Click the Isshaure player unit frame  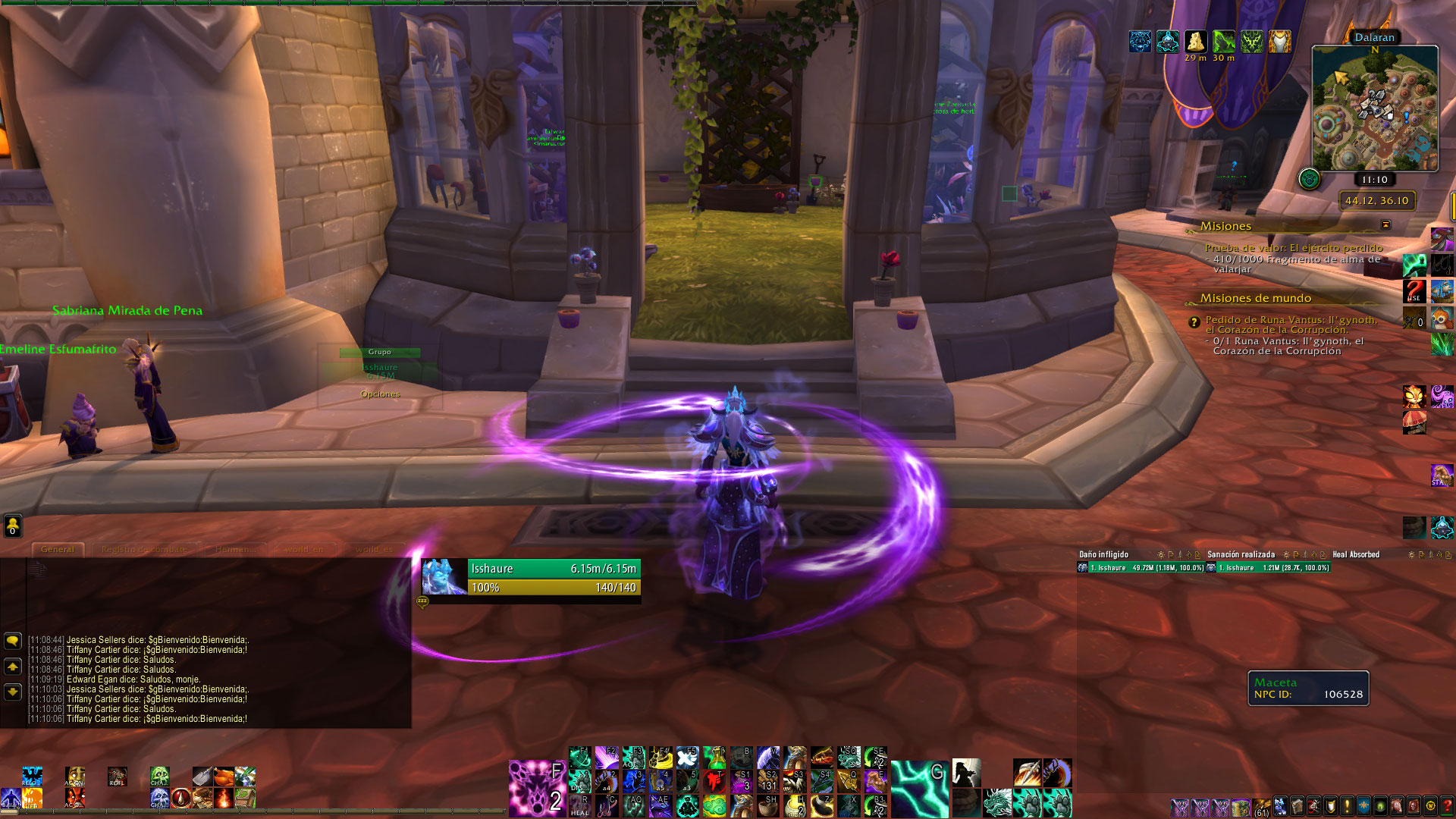click(x=531, y=578)
